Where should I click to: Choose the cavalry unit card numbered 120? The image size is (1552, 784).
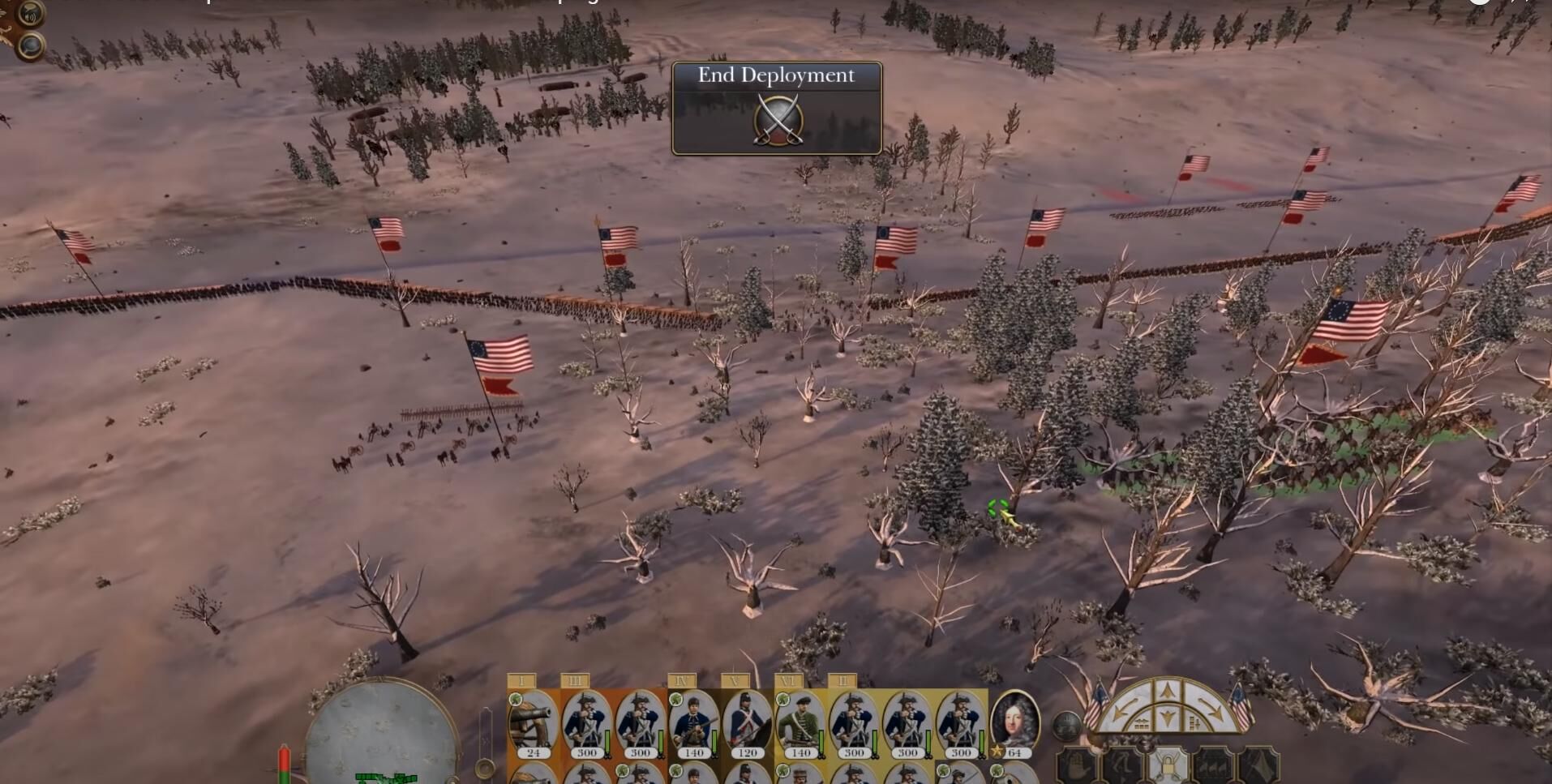click(x=747, y=722)
